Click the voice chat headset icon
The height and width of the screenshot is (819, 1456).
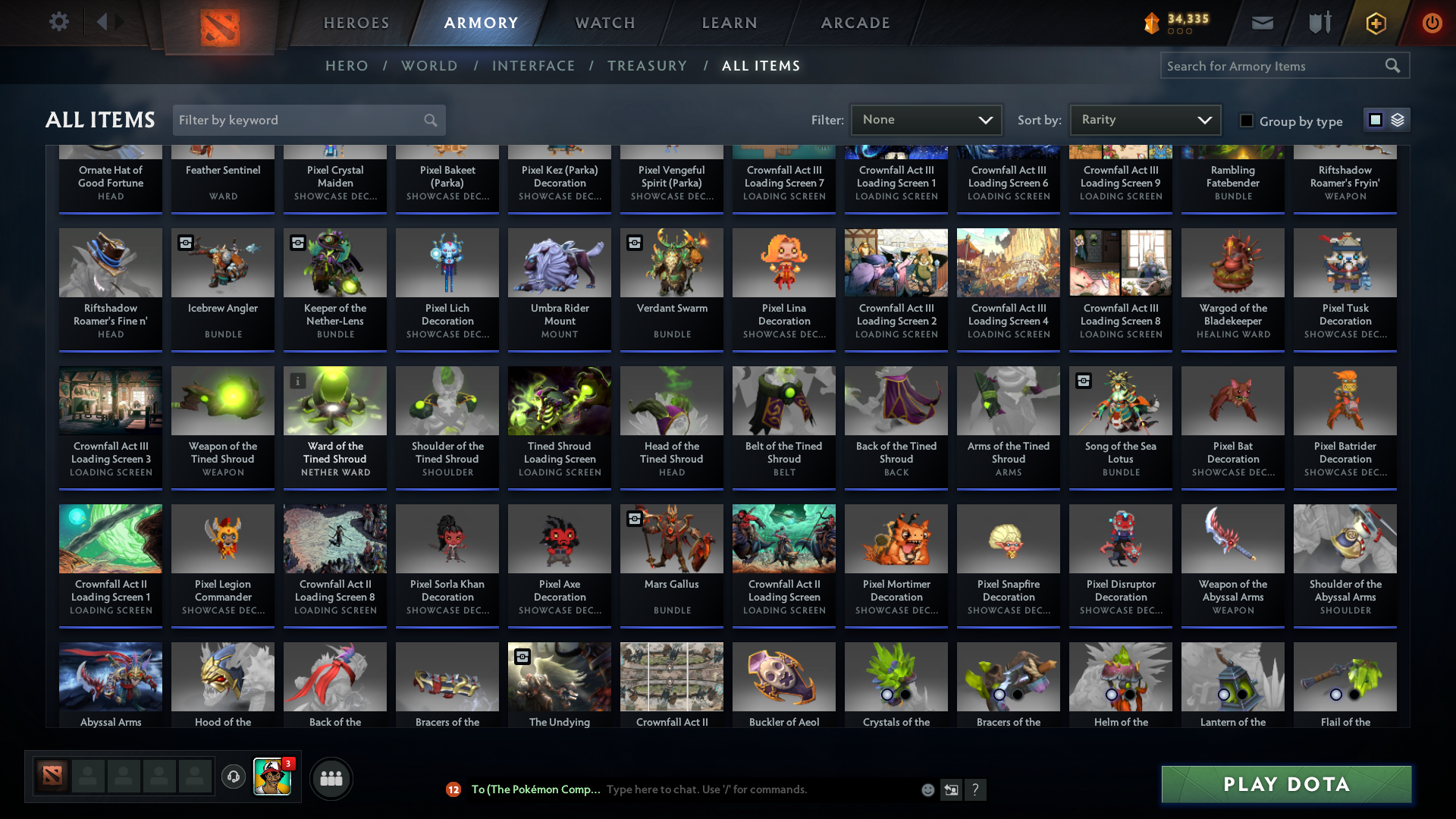(x=233, y=777)
